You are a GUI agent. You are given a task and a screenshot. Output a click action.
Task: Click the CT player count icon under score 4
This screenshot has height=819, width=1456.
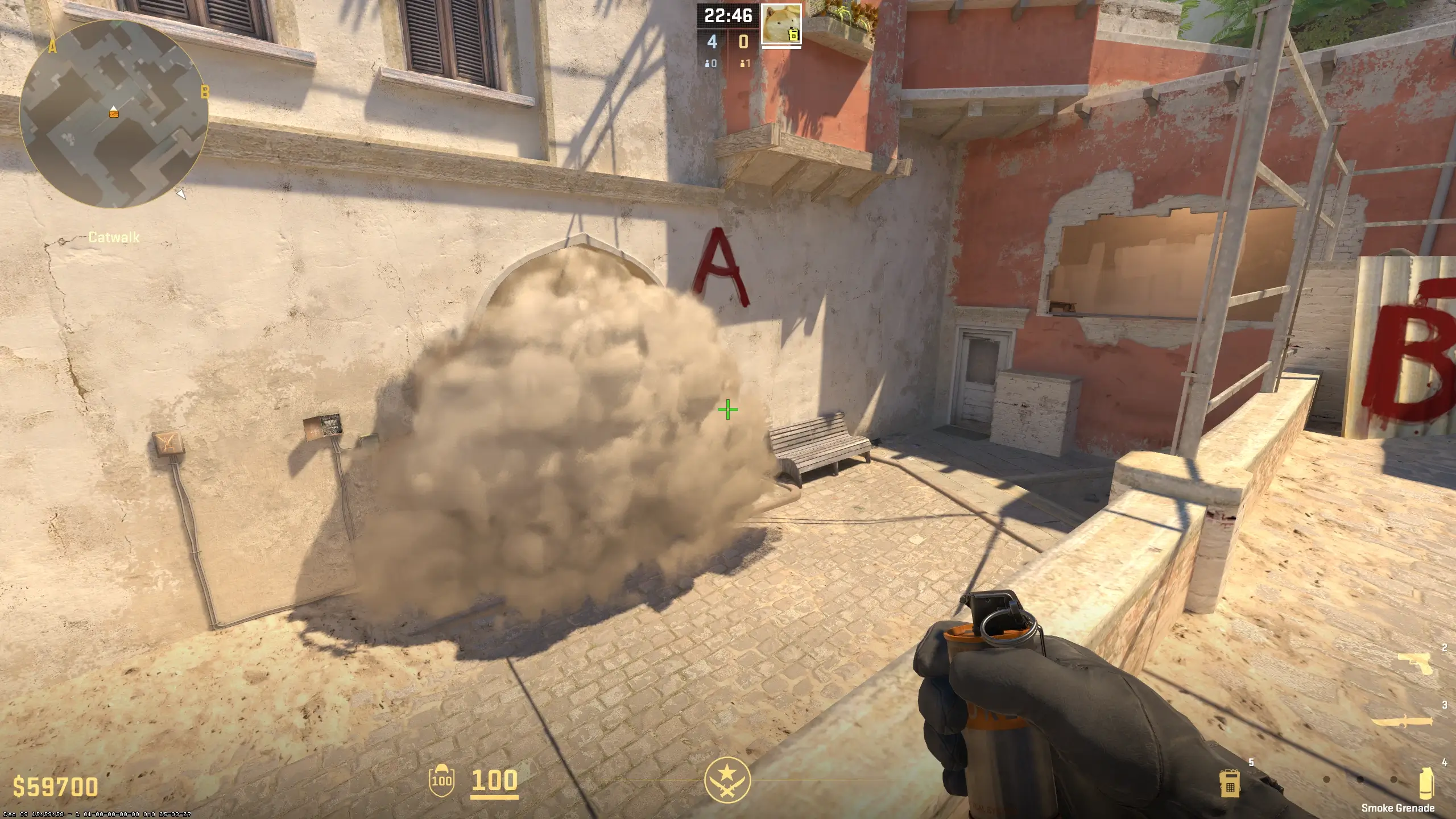pos(708,64)
